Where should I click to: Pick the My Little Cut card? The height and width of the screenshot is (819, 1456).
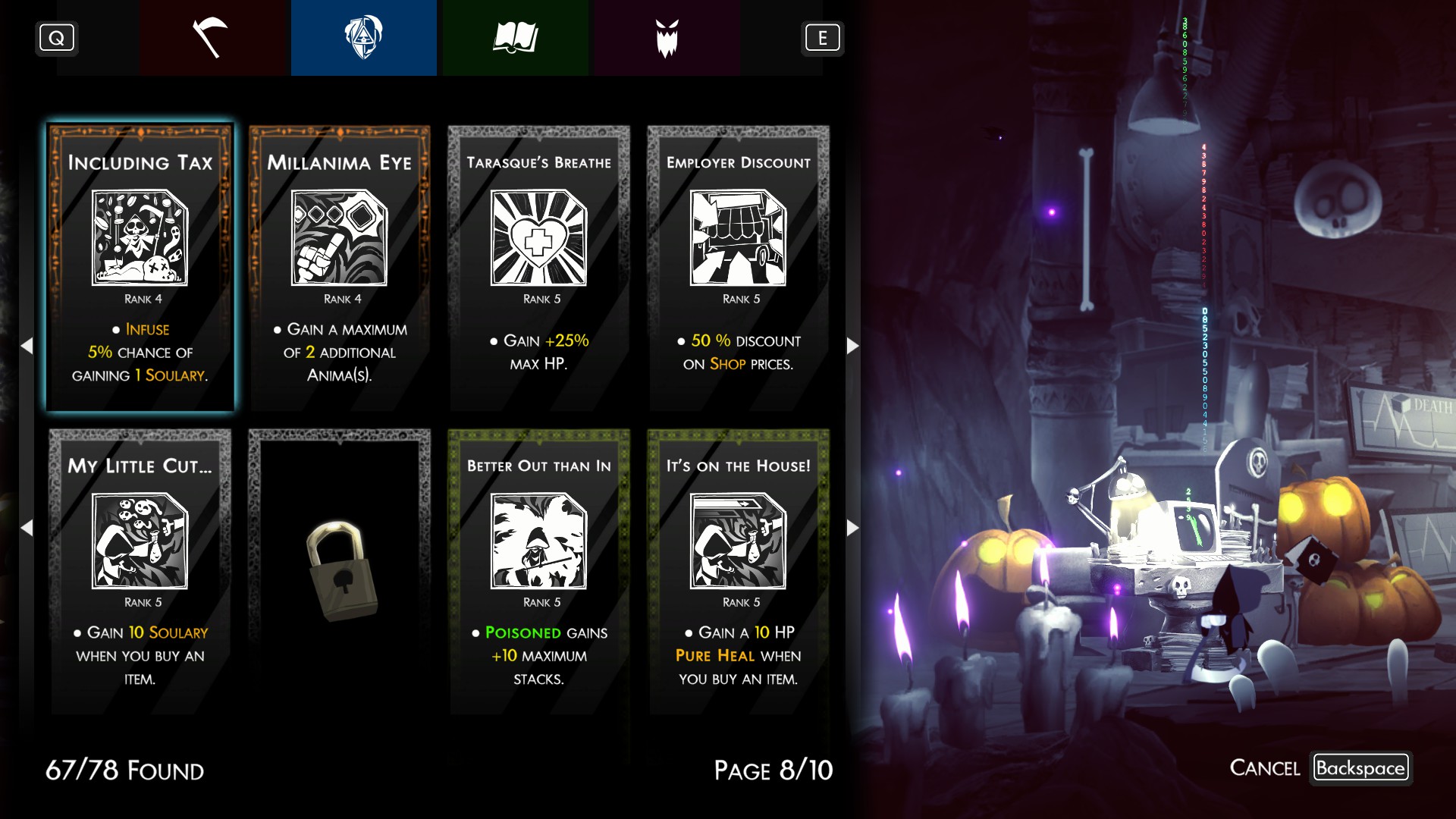[140, 571]
